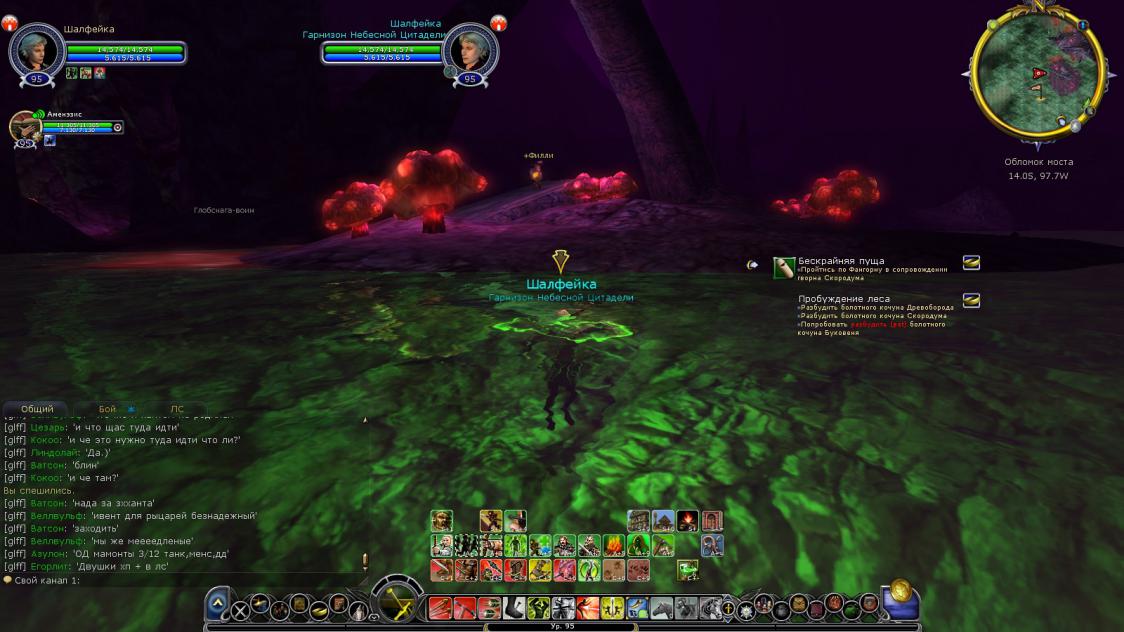Click the chat input field

coord(180,580)
